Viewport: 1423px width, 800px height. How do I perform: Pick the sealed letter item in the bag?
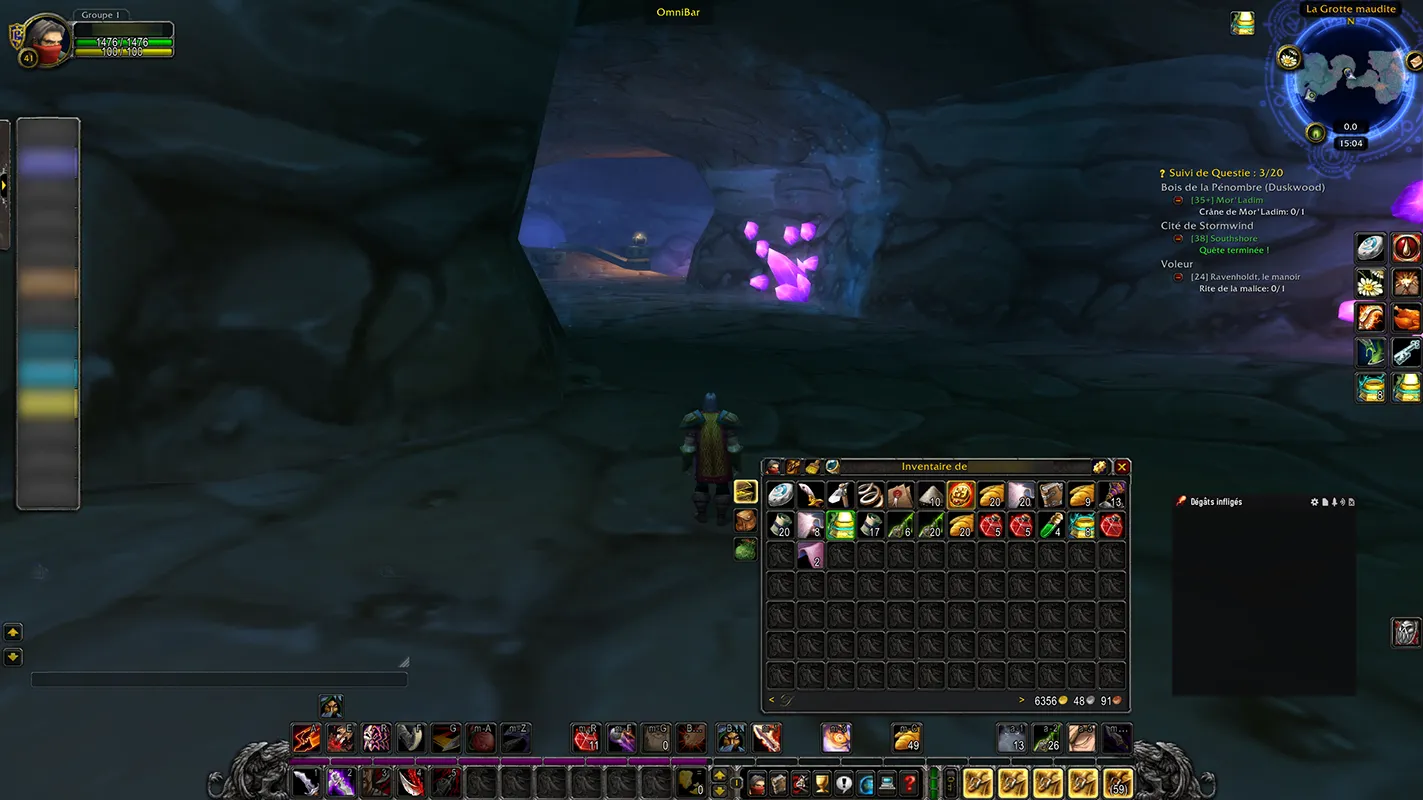[x=901, y=494]
